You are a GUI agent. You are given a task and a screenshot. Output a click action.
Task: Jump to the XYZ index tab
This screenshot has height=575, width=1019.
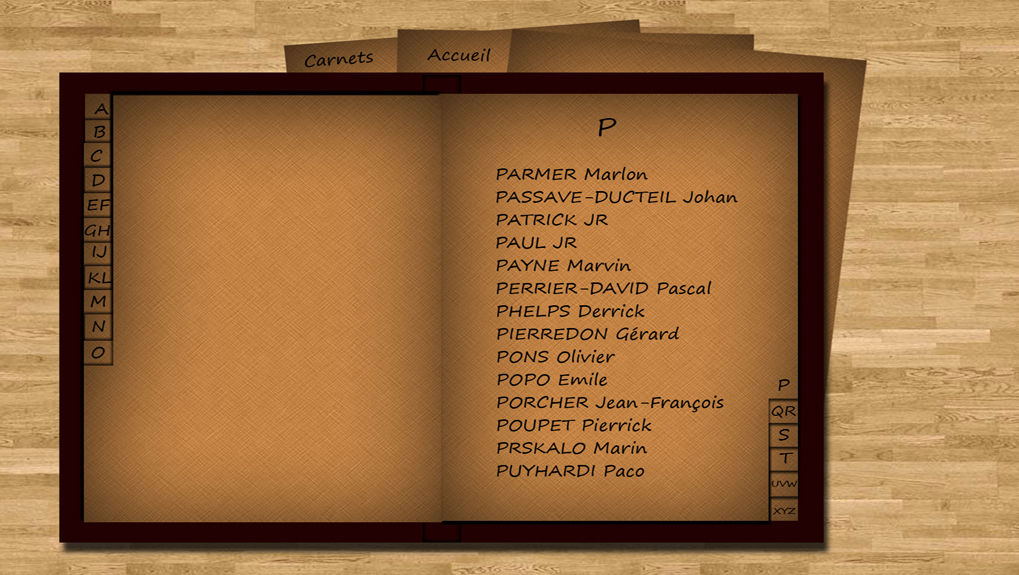[784, 510]
